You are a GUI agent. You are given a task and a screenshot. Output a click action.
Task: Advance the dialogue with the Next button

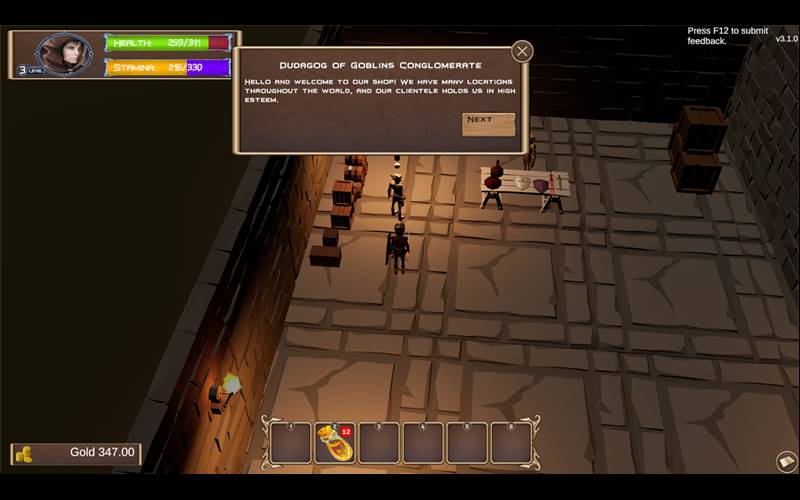point(488,123)
